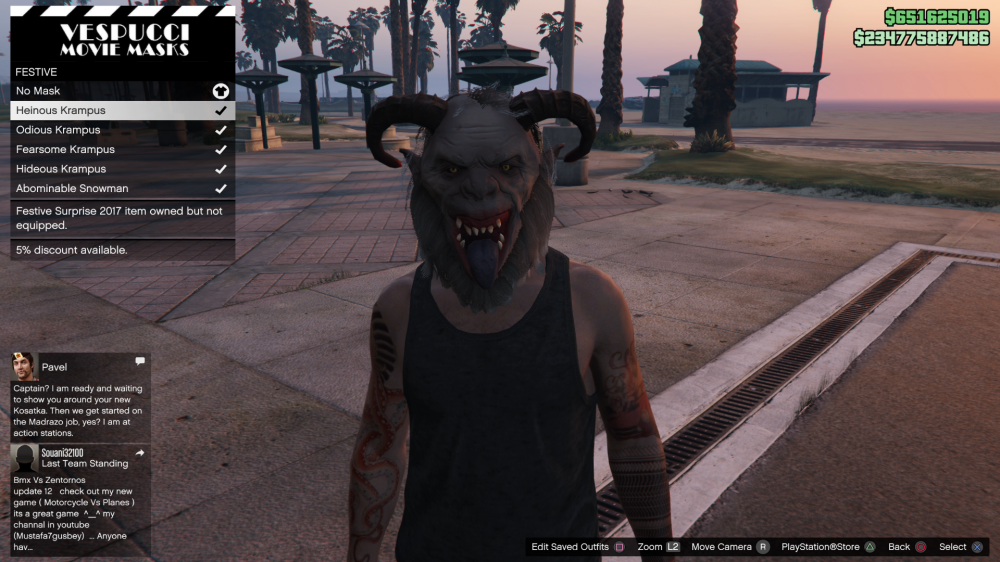This screenshot has height=562, width=1000.
Task: Open Pavel's message notification
Action: (x=80, y=396)
